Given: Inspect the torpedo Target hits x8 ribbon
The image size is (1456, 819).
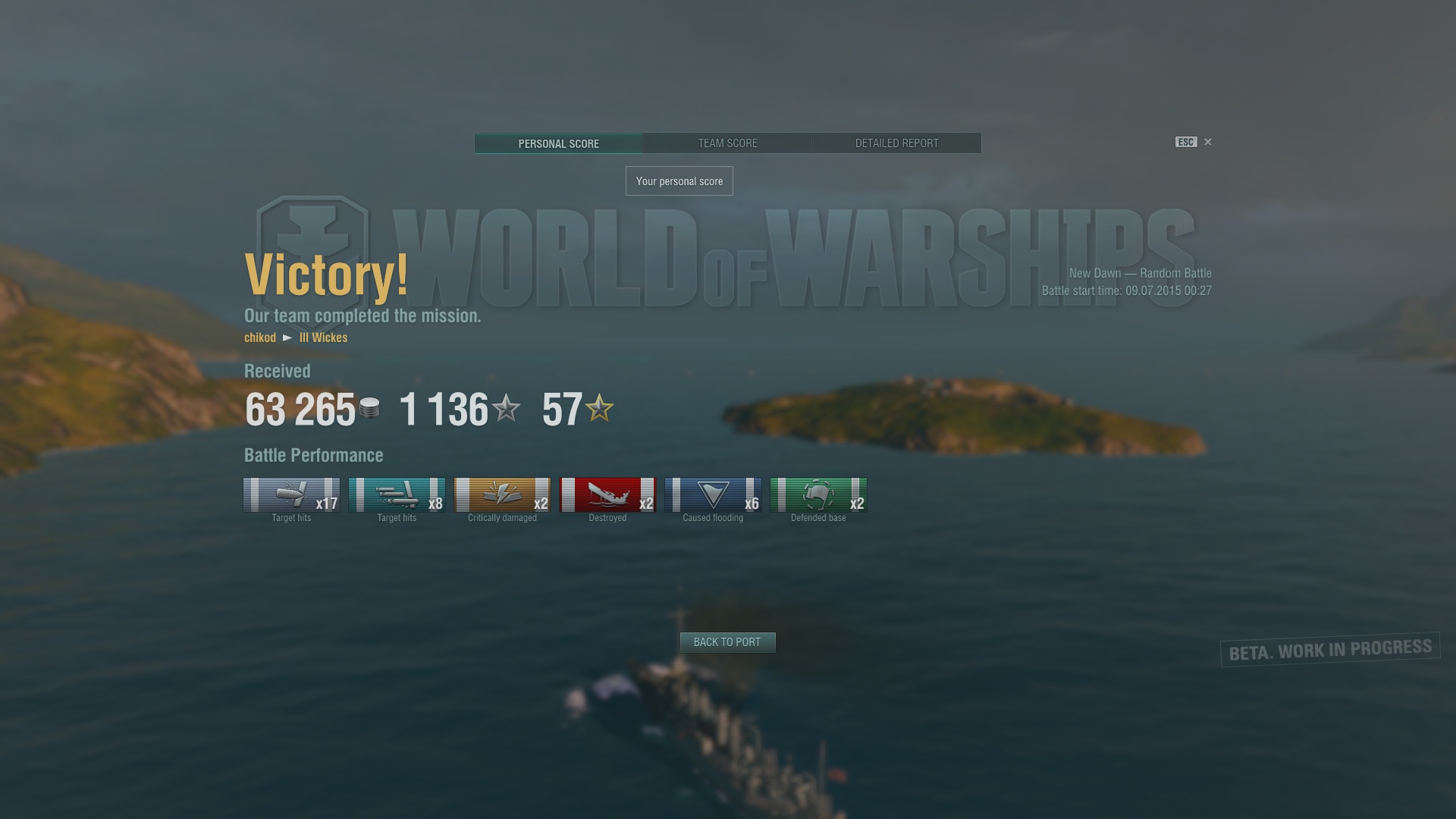Looking at the screenshot, I should (397, 495).
